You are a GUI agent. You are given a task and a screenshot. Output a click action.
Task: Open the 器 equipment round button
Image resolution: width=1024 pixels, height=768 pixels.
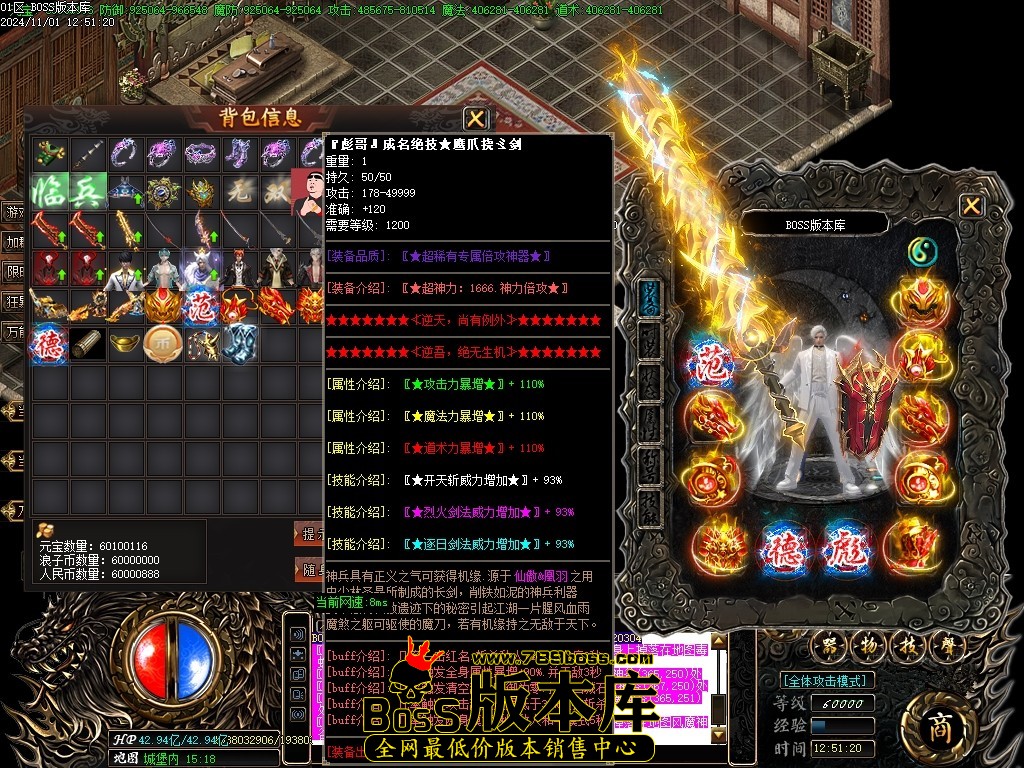click(x=826, y=645)
